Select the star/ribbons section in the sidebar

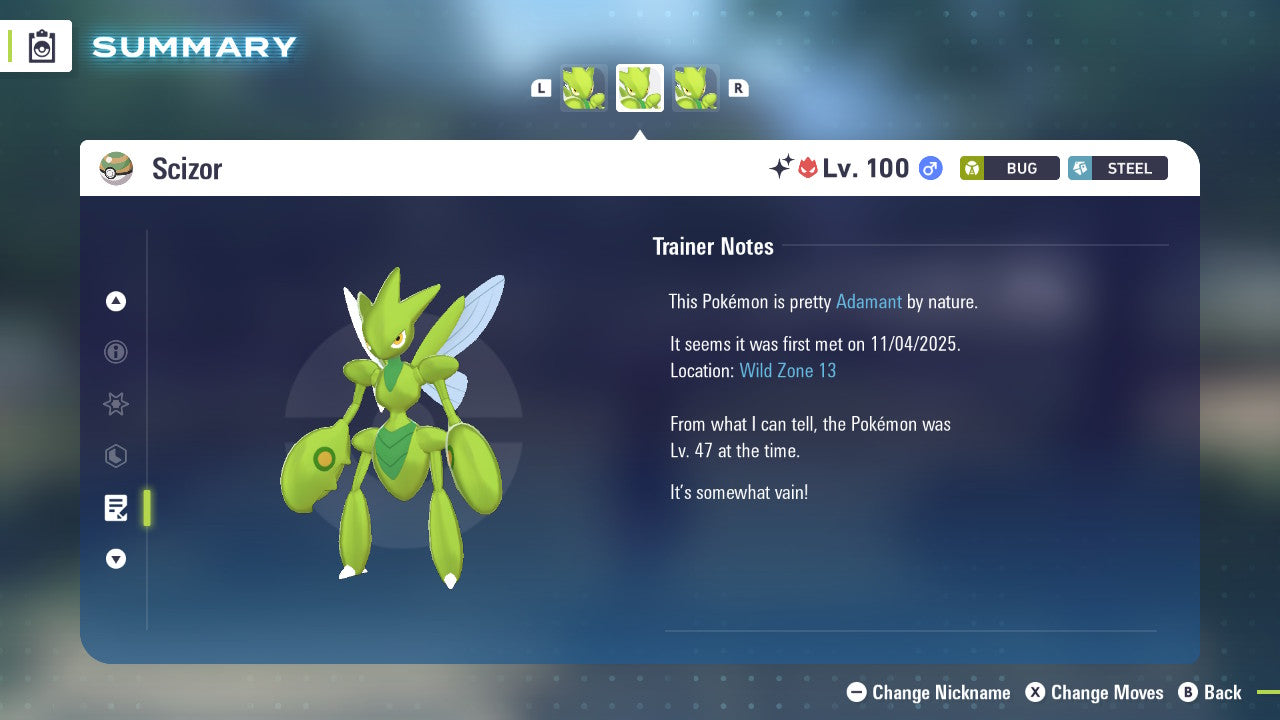pyautogui.click(x=116, y=404)
